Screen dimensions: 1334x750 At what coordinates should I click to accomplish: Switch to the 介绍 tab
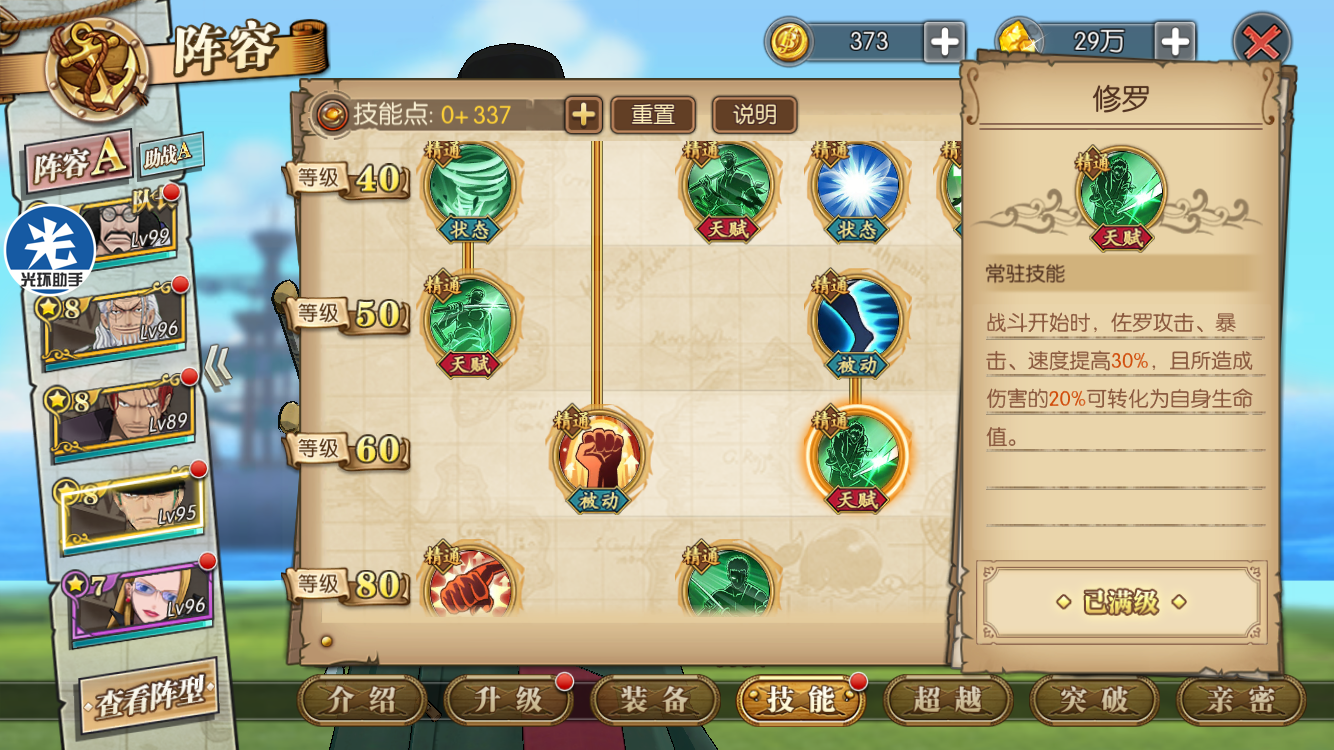tap(363, 700)
